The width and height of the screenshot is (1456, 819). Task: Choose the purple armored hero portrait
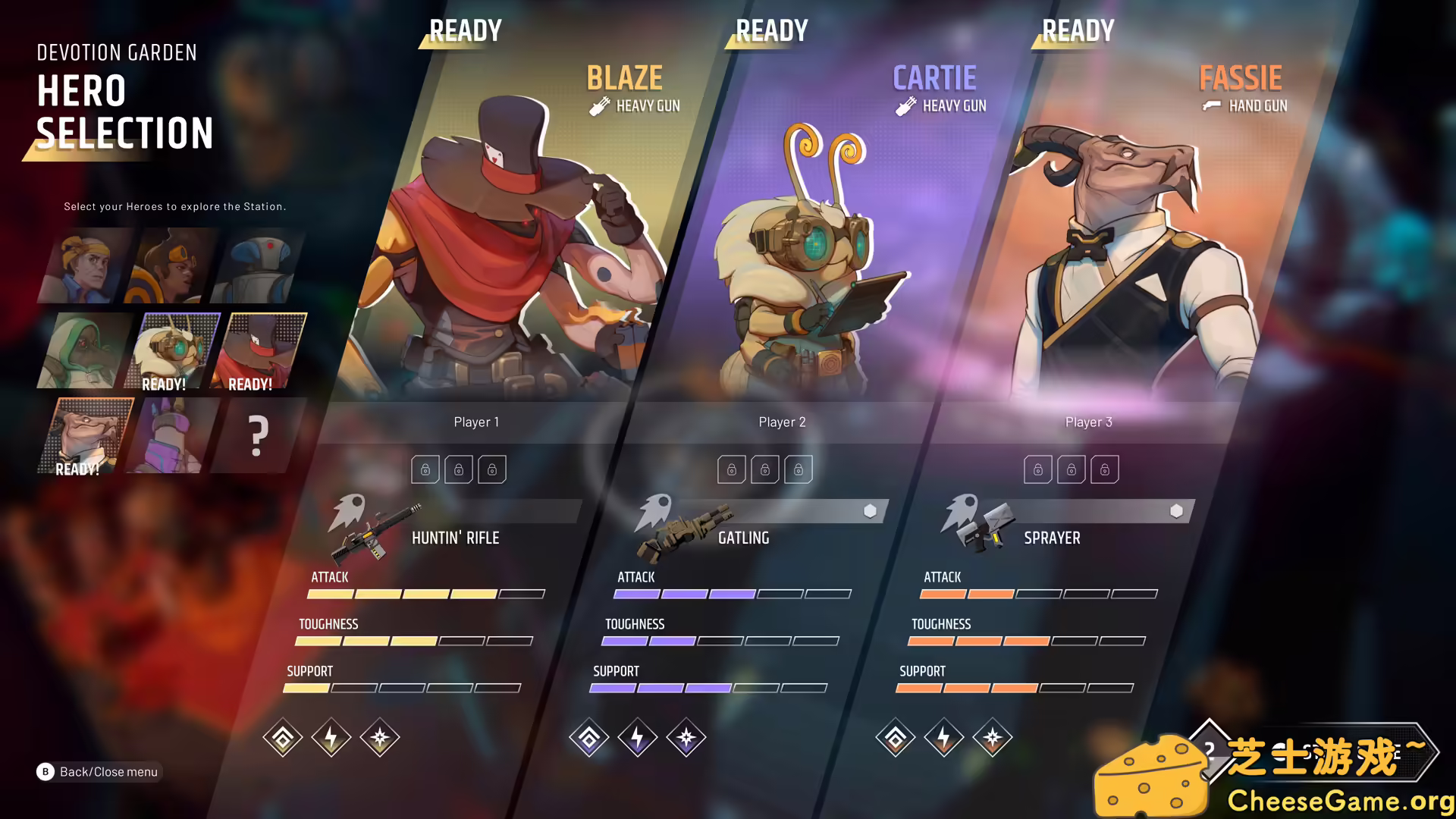(173, 436)
